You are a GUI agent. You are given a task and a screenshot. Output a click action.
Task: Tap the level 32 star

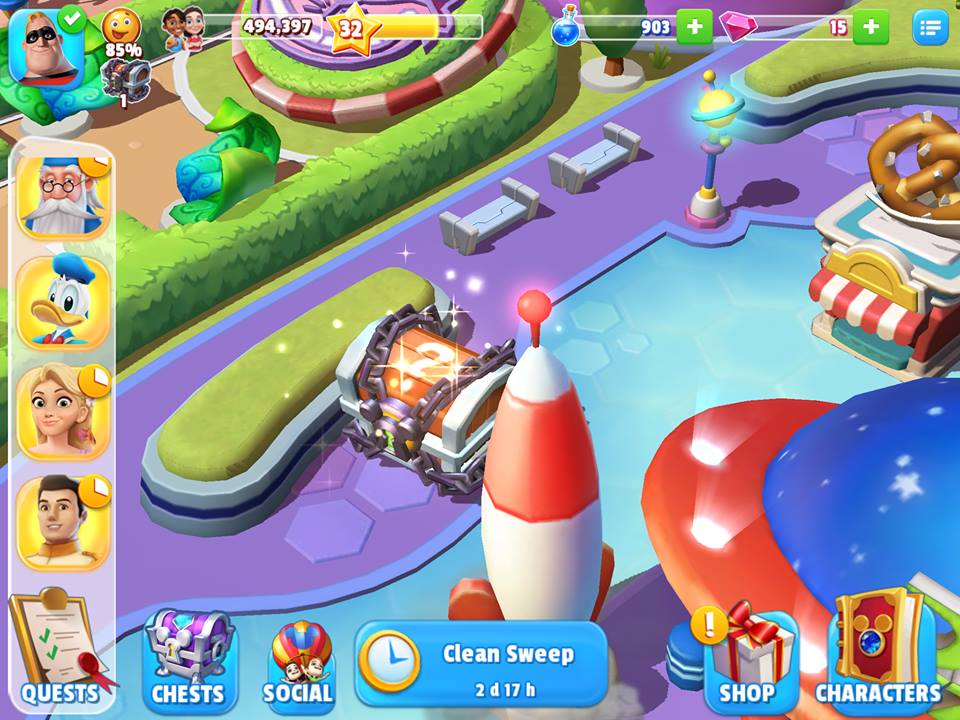[x=350, y=30]
